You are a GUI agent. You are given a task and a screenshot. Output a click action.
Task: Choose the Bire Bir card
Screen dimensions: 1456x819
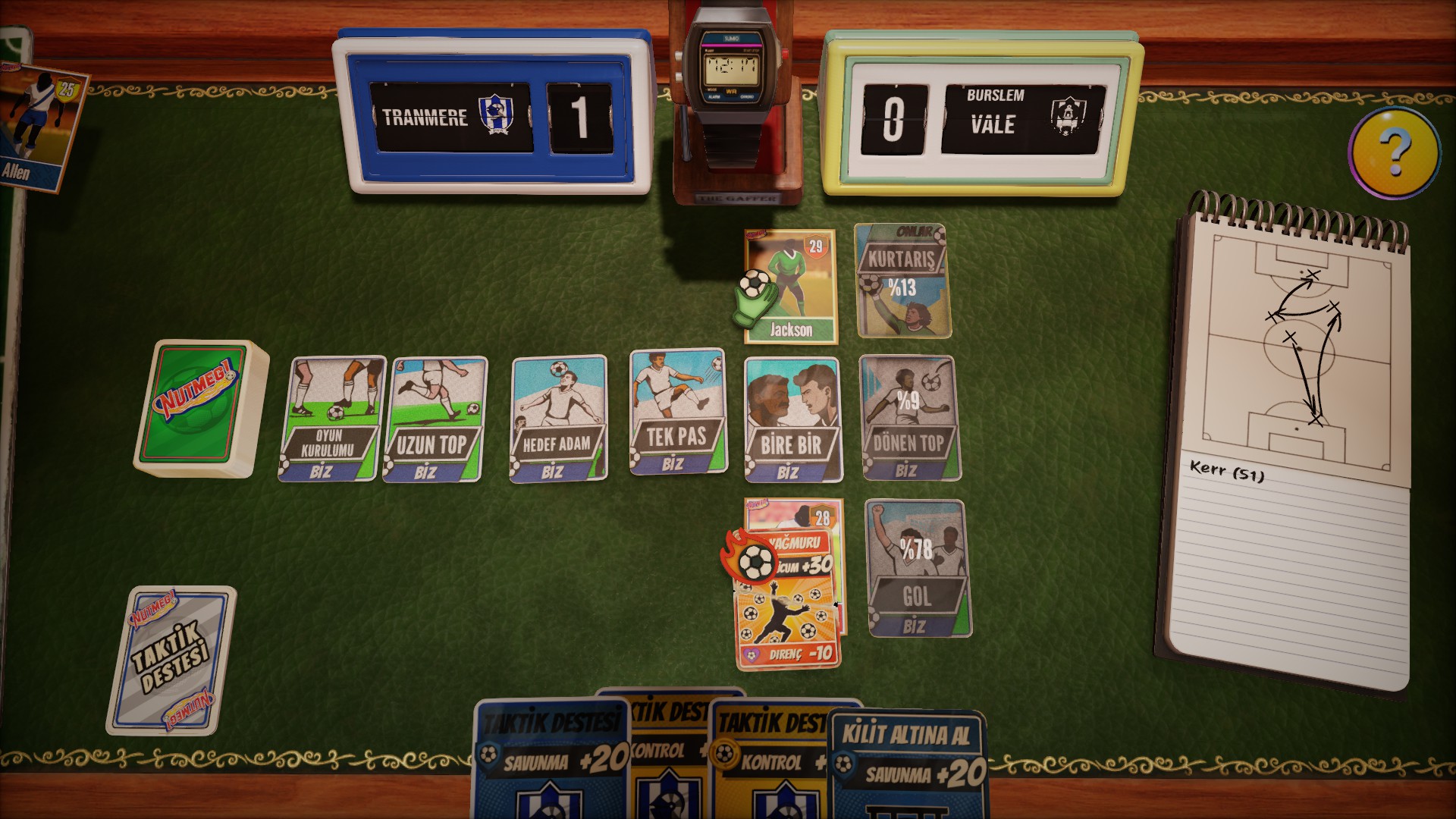[792, 419]
